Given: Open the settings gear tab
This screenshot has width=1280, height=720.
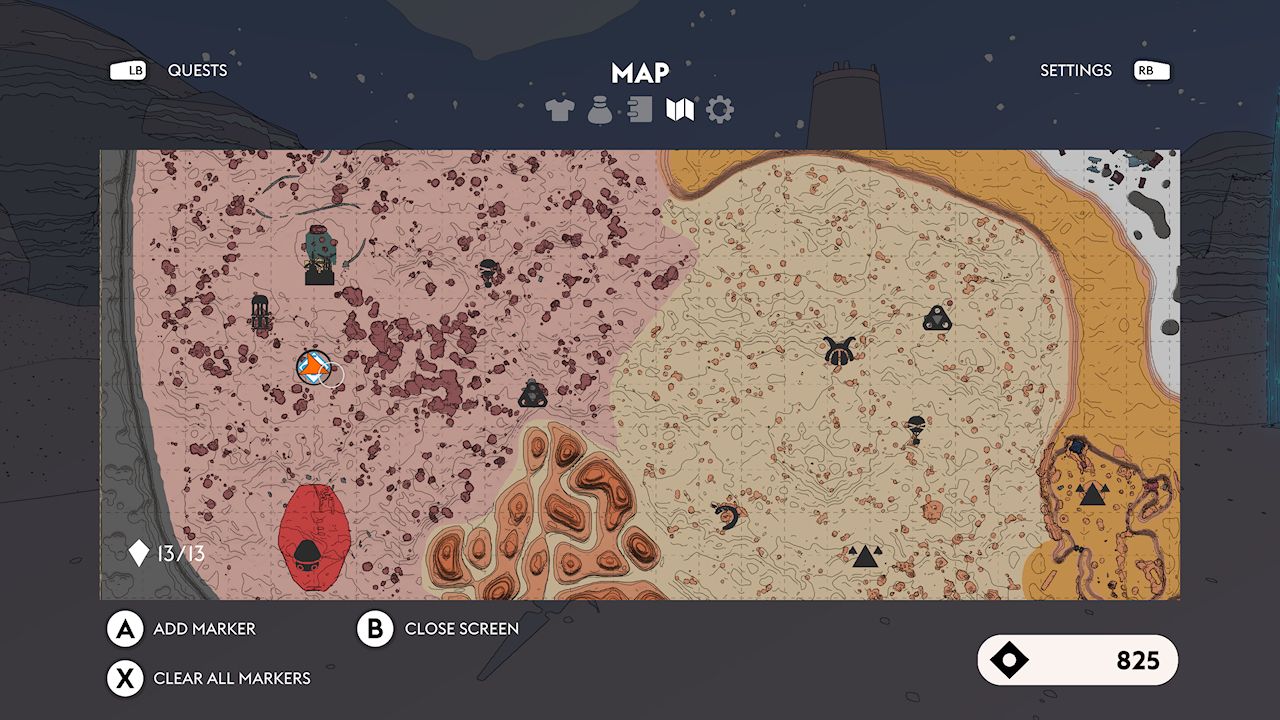Looking at the screenshot, I should tap(718, 108).
